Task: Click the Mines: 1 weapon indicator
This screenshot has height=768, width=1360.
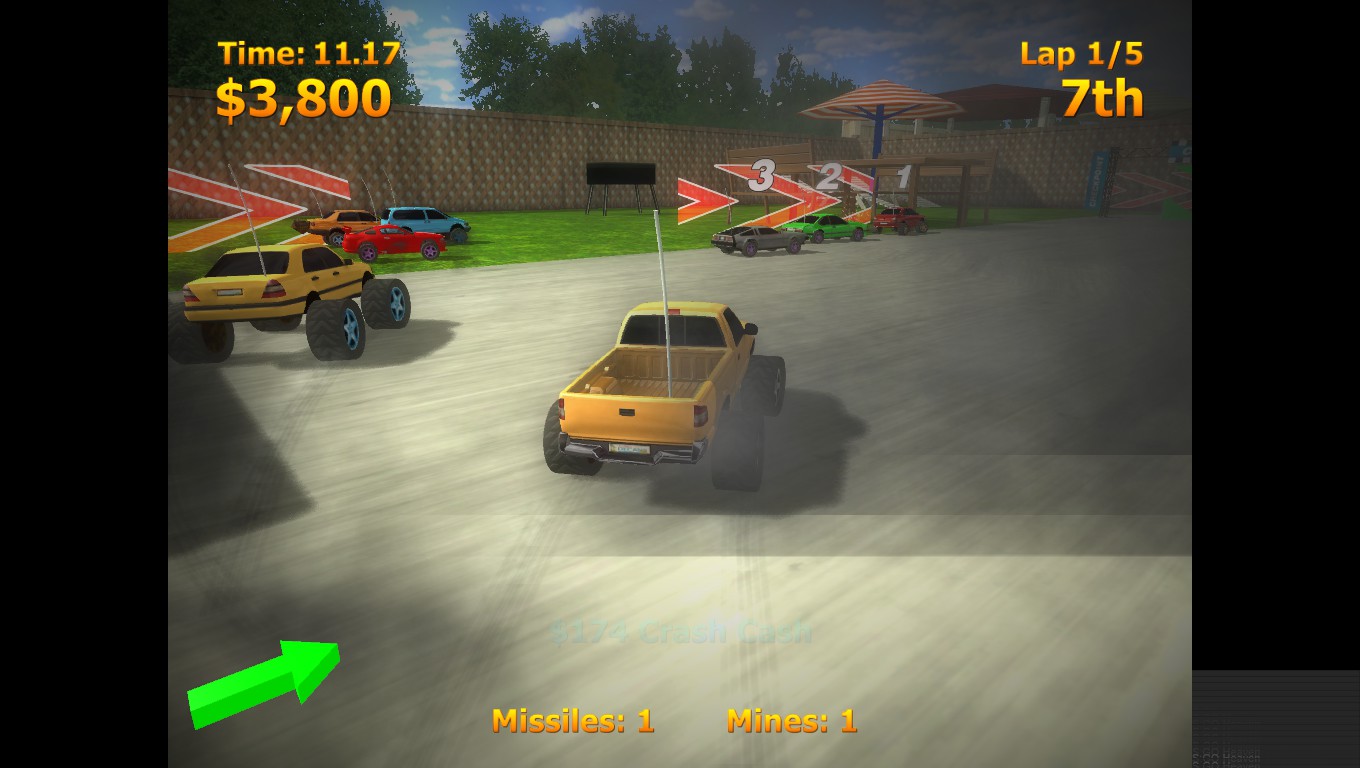Action: (793, 721)
